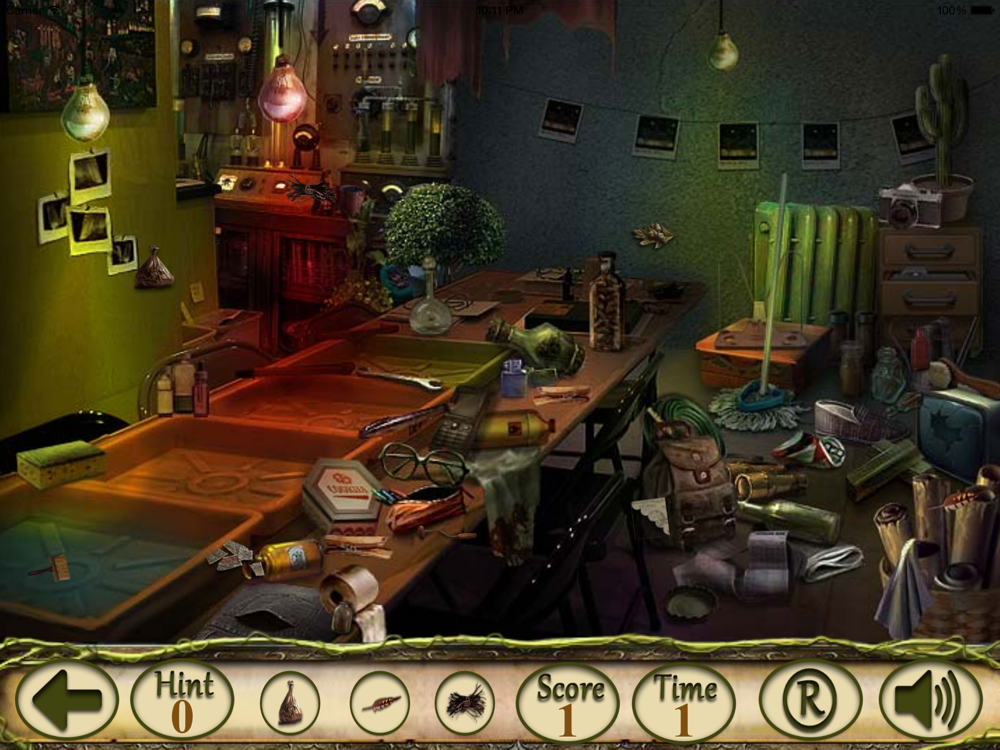Select the tied sack target icon
The height and width of the screenshot is (750, 1000).
tap(290, 702)
